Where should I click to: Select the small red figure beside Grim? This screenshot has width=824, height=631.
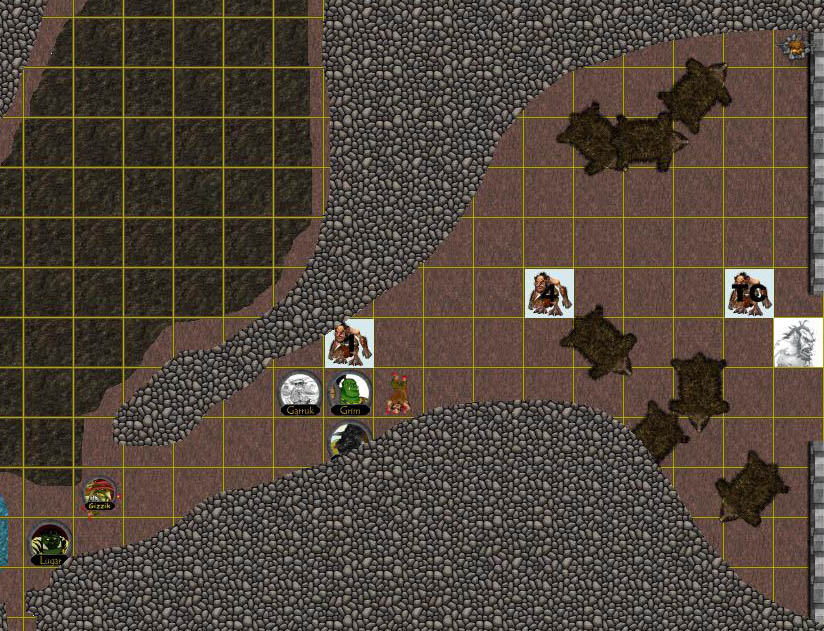[x=398, y=393]
